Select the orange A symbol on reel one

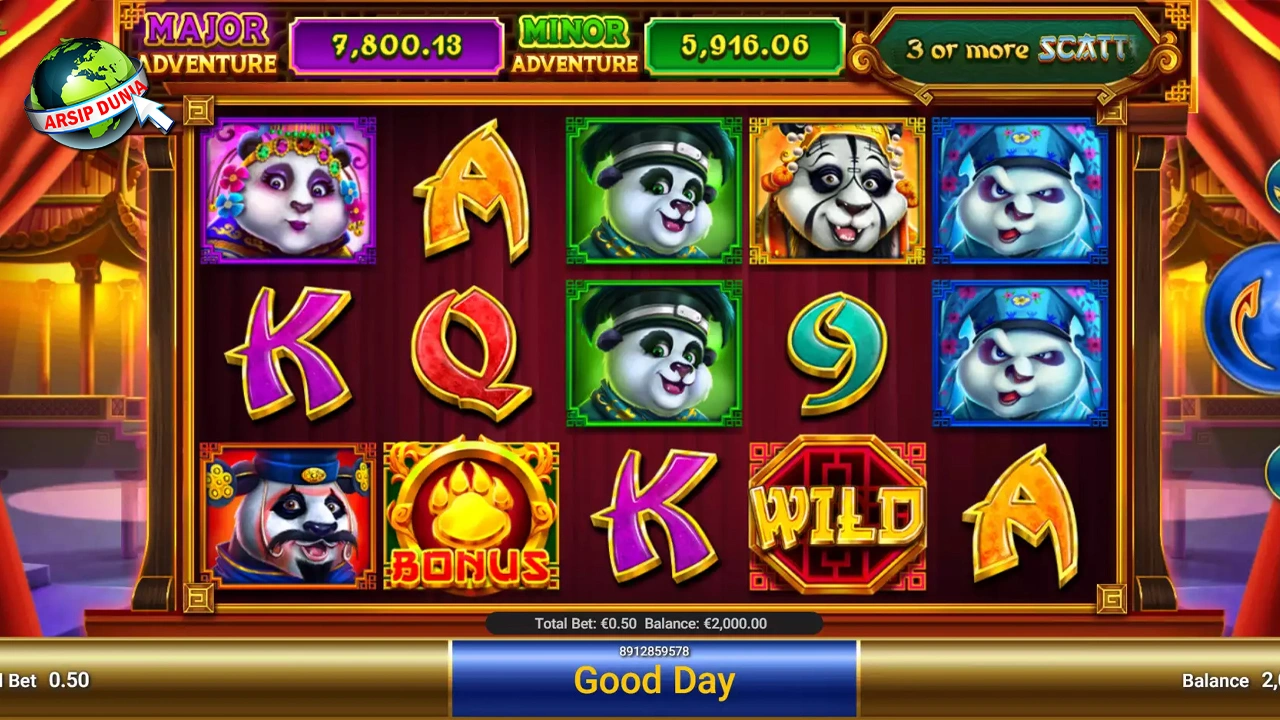pyautogui.click(x=470, y=190)
